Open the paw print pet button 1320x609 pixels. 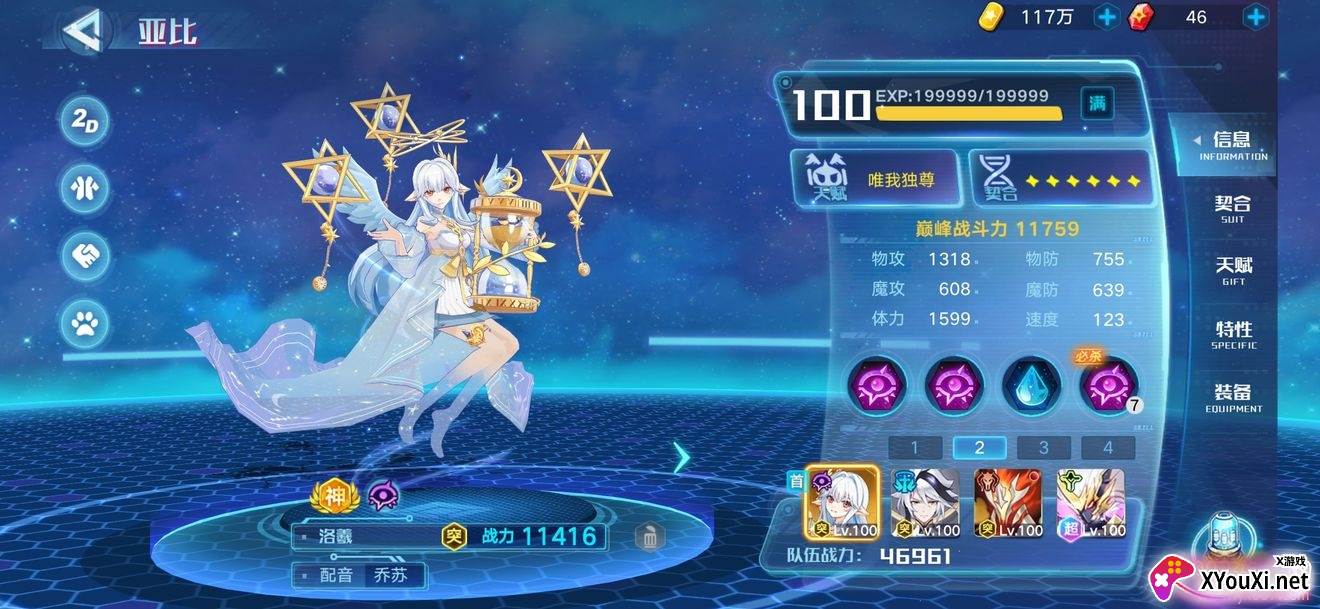tap(85, 323)
